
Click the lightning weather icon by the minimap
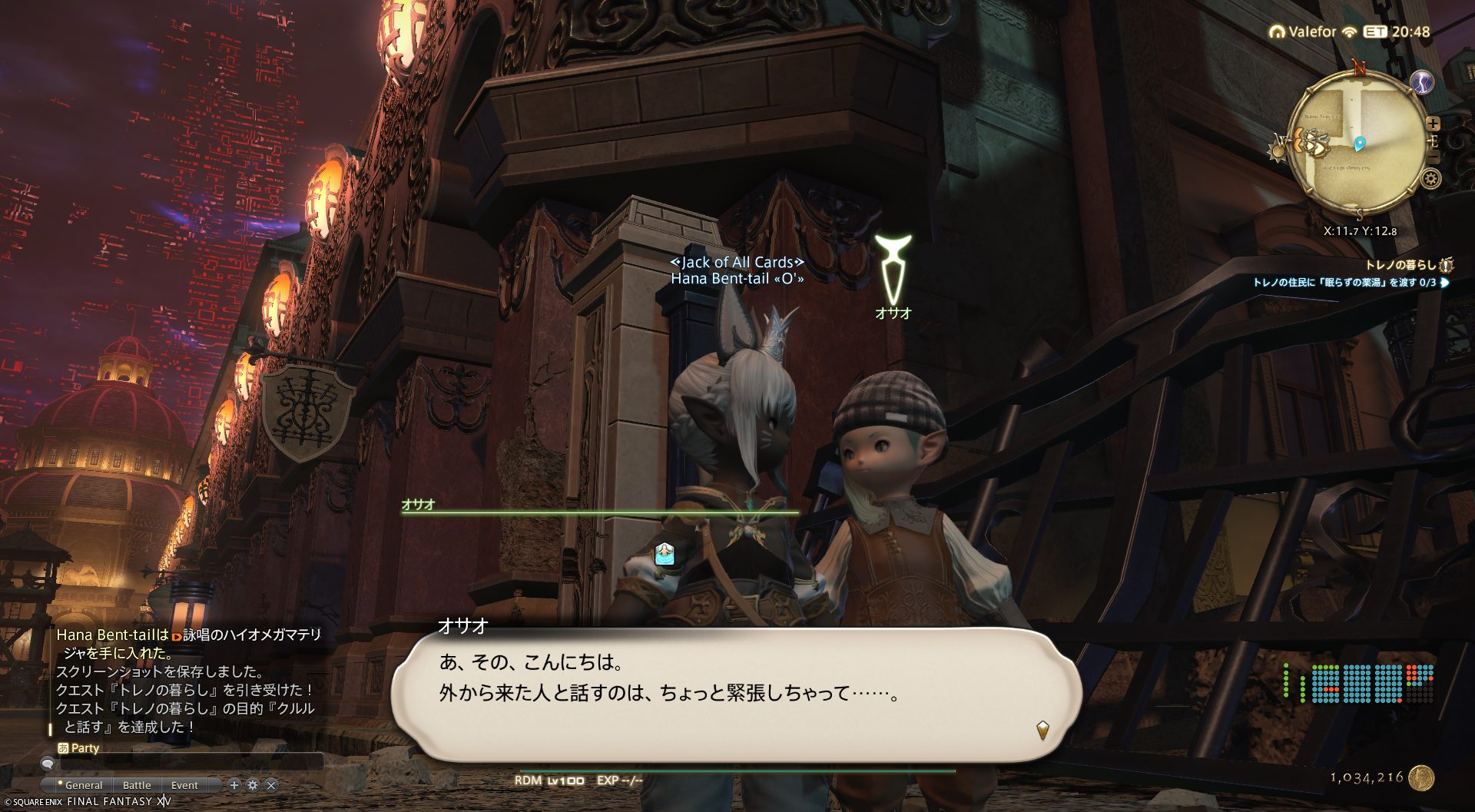click(x=1422, y=82)
